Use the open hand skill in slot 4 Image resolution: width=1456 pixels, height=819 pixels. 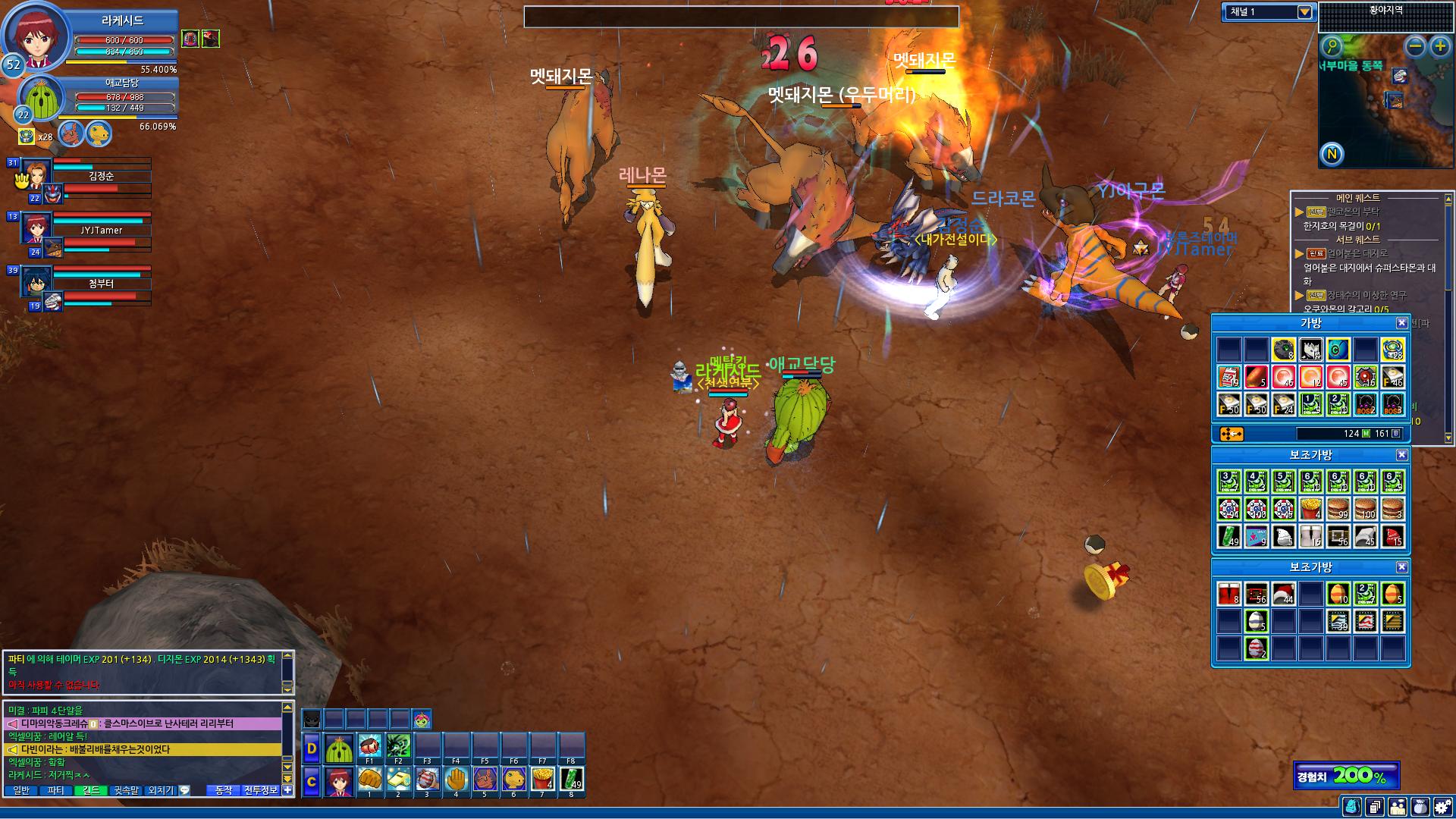456,780
